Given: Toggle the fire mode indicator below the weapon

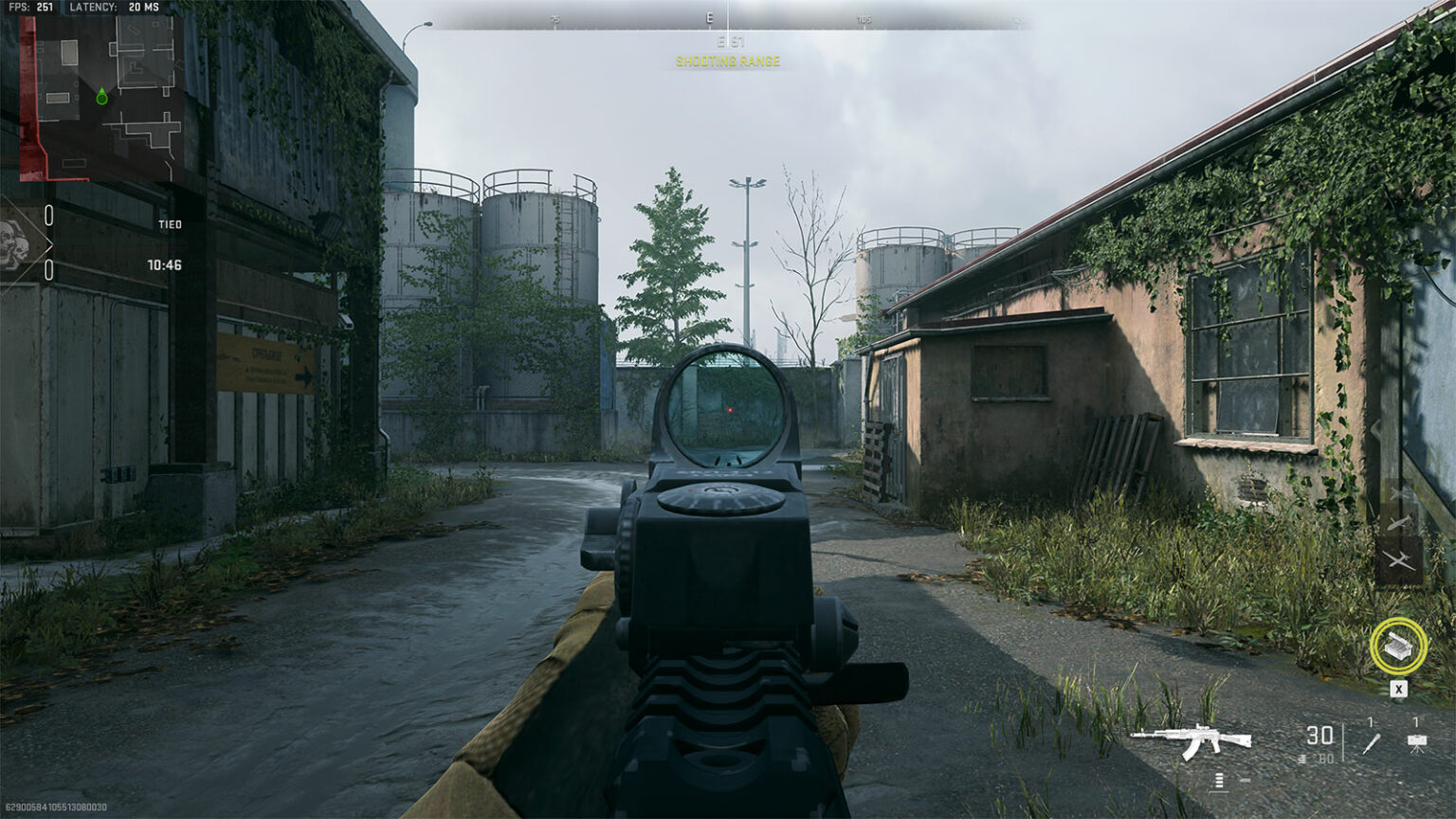Looking at the screenshot, I should [1220, 780].
